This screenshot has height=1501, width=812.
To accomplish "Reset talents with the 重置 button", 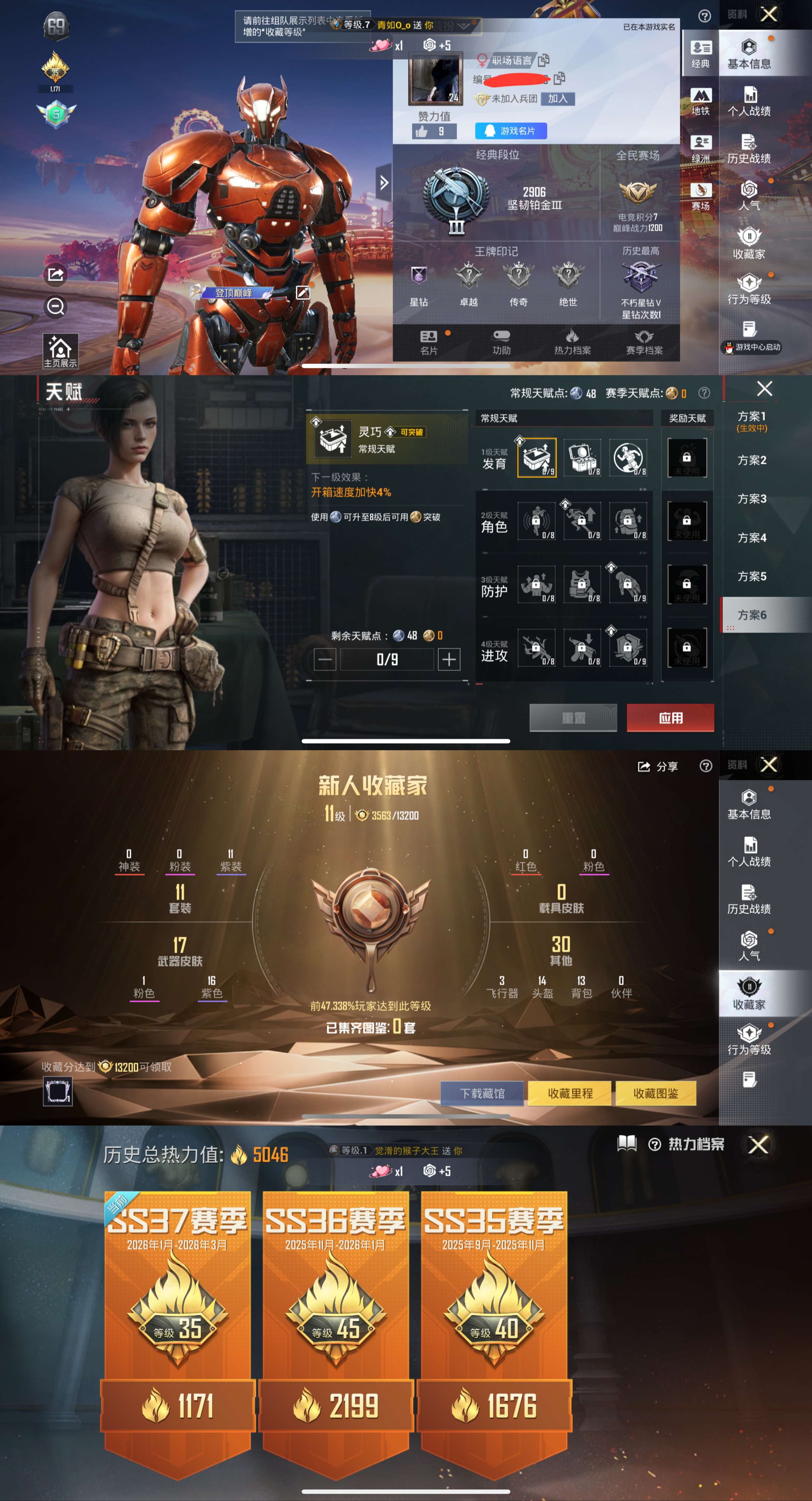I will pos(573,717).
